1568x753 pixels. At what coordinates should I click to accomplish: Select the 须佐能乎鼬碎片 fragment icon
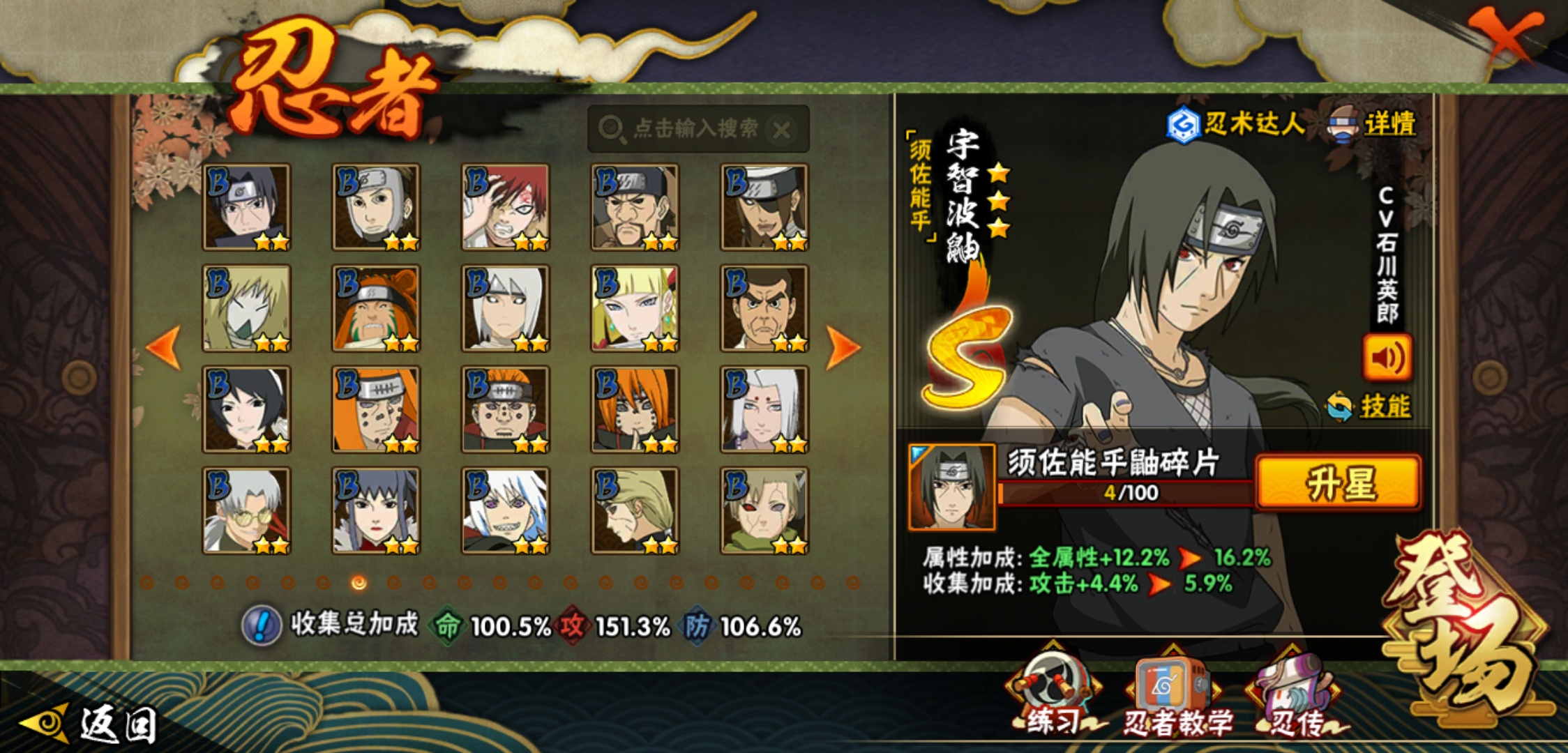tap(952, 487)
